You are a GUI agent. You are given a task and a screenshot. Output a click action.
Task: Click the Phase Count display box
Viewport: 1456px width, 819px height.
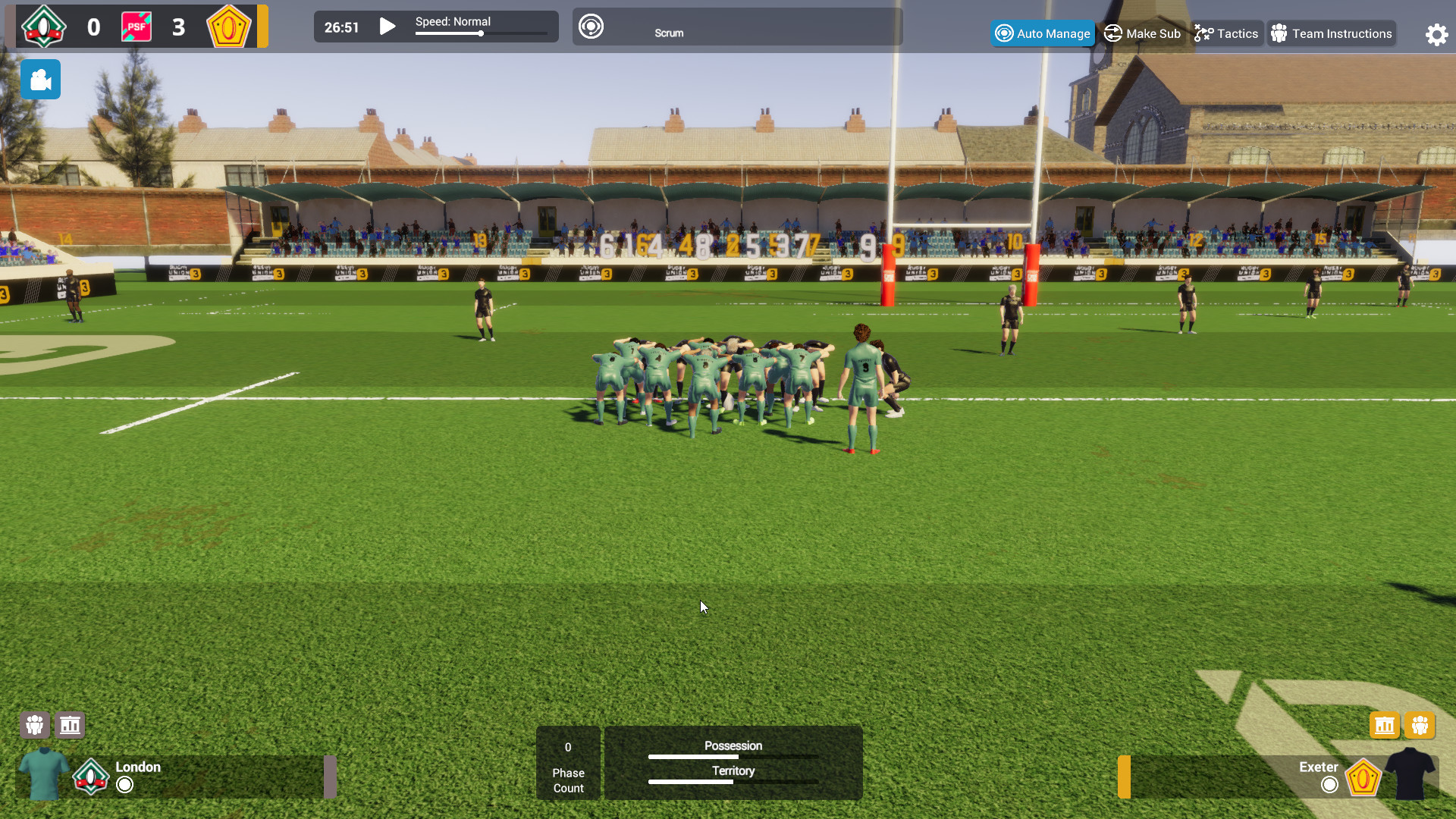click(568, 763)
